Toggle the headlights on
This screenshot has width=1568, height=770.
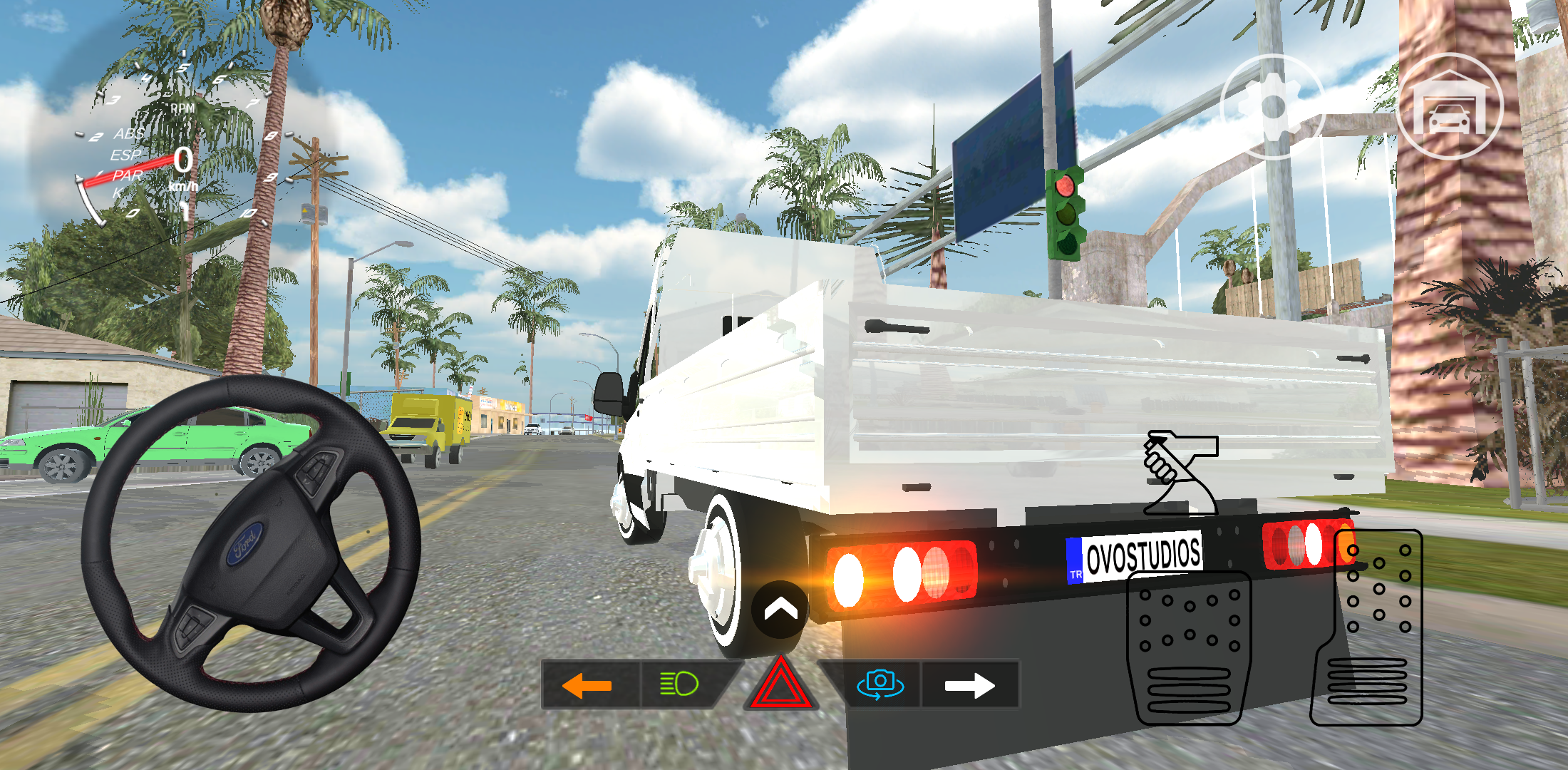[x=678, y=682]
